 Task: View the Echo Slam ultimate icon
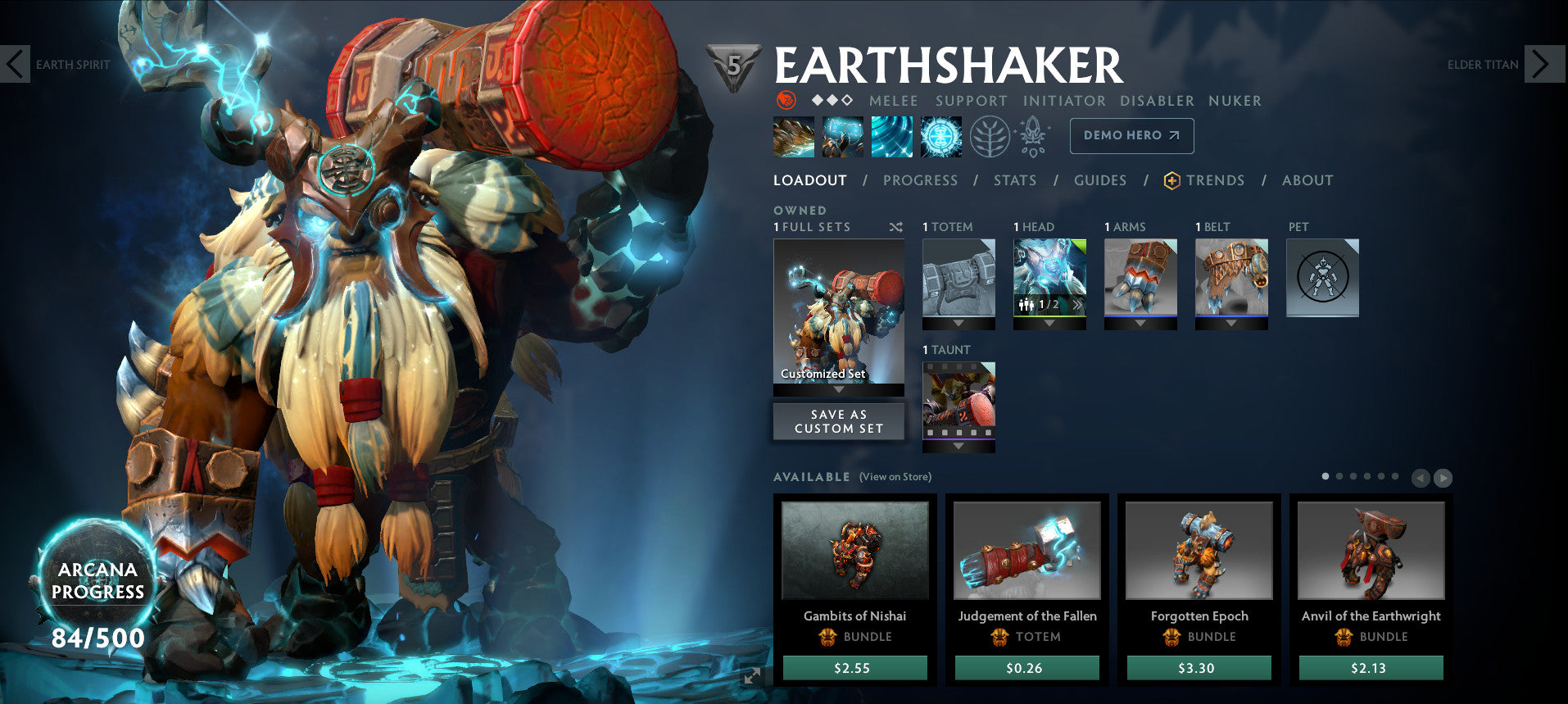point(941,136)
